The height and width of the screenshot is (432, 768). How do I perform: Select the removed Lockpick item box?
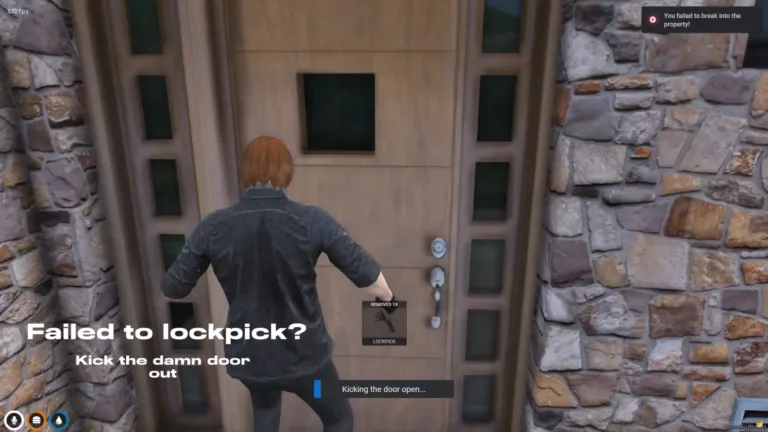click(384, 322)
